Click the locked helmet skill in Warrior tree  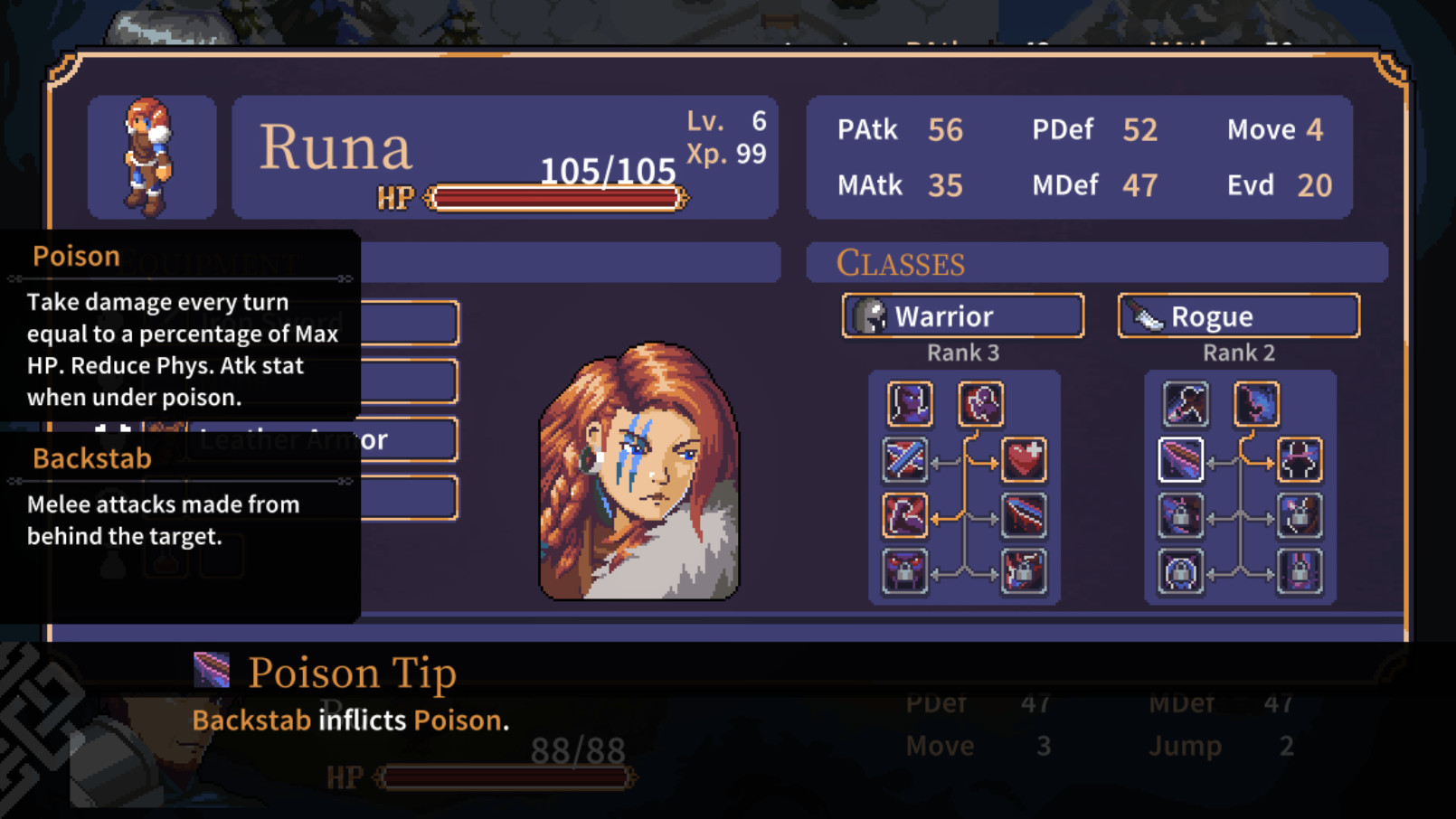click(905, 570)
